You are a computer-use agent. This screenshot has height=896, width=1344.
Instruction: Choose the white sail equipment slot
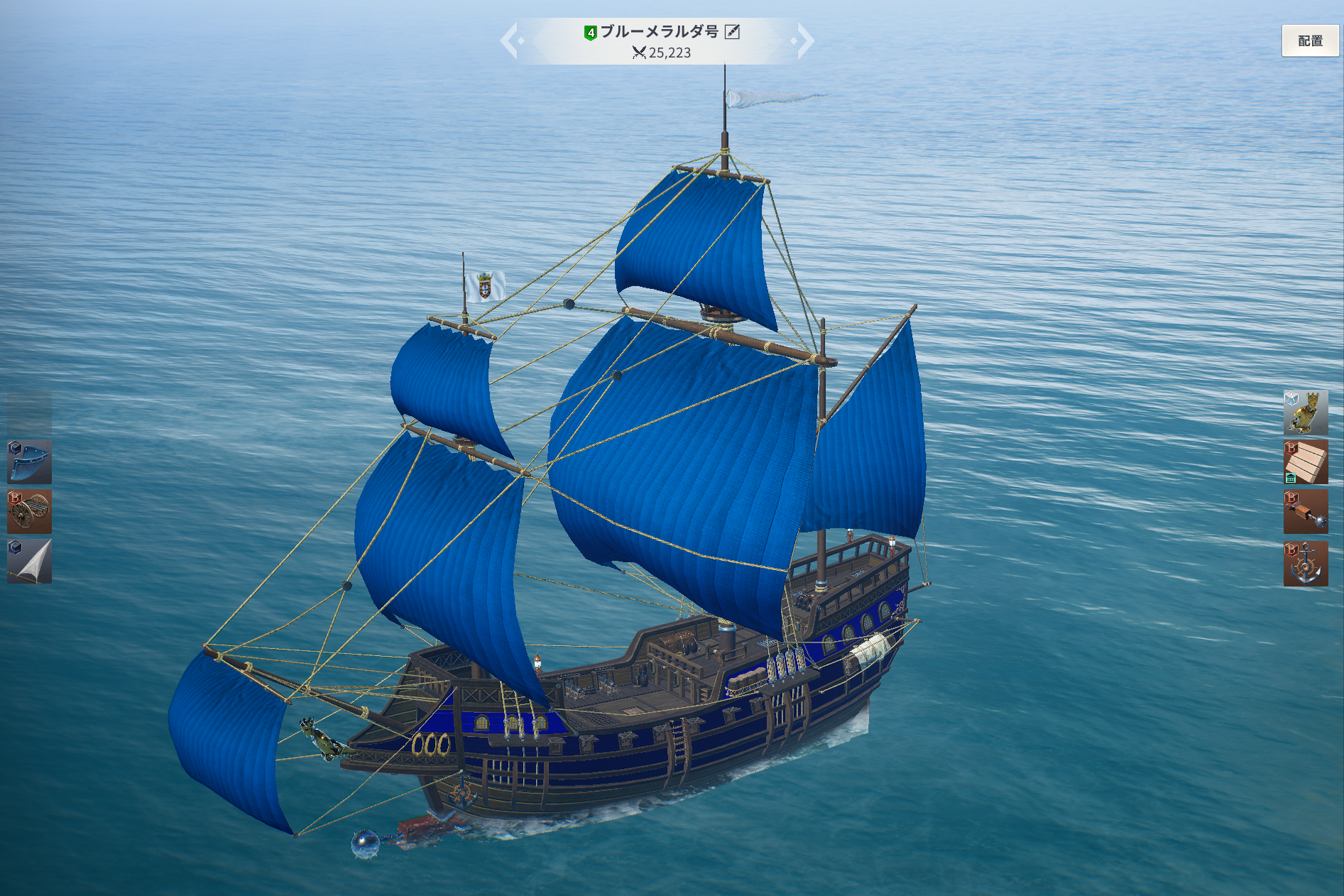click(29, 562)
